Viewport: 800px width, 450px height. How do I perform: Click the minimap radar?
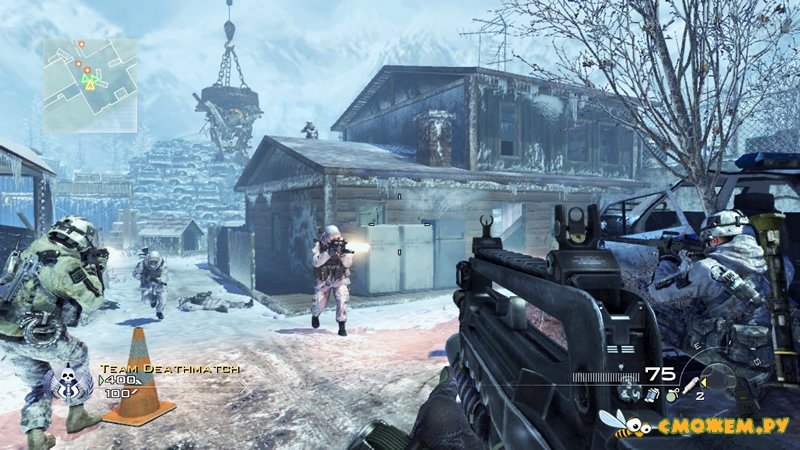click(90, 85)
